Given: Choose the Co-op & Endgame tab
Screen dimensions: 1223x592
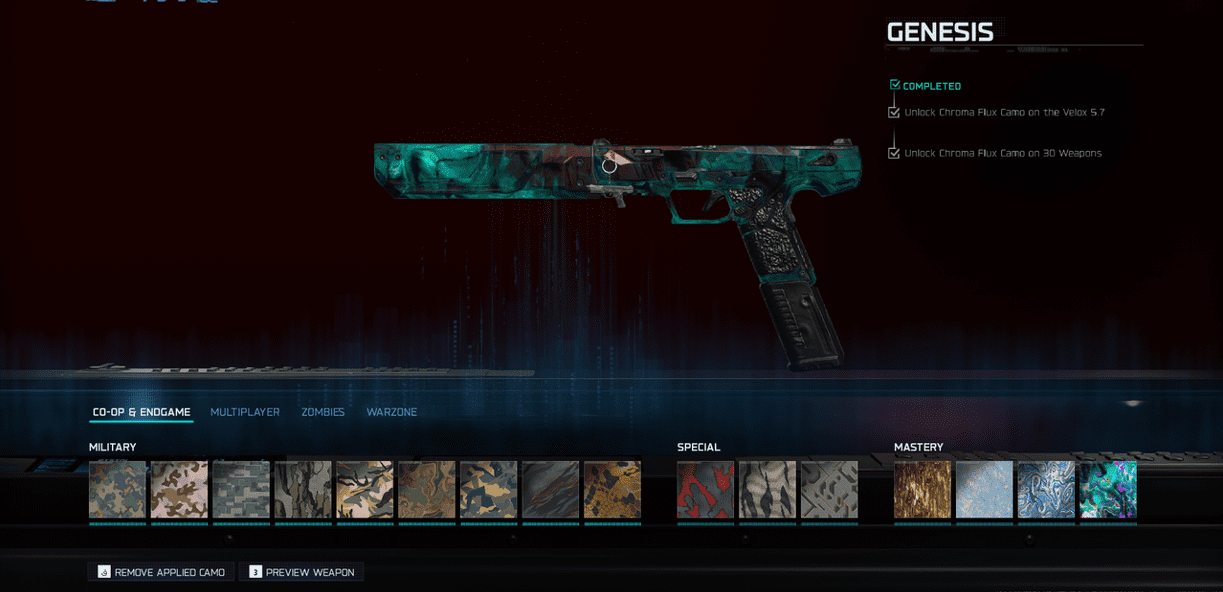Looking at the screenshot, I should coord(141,412).
